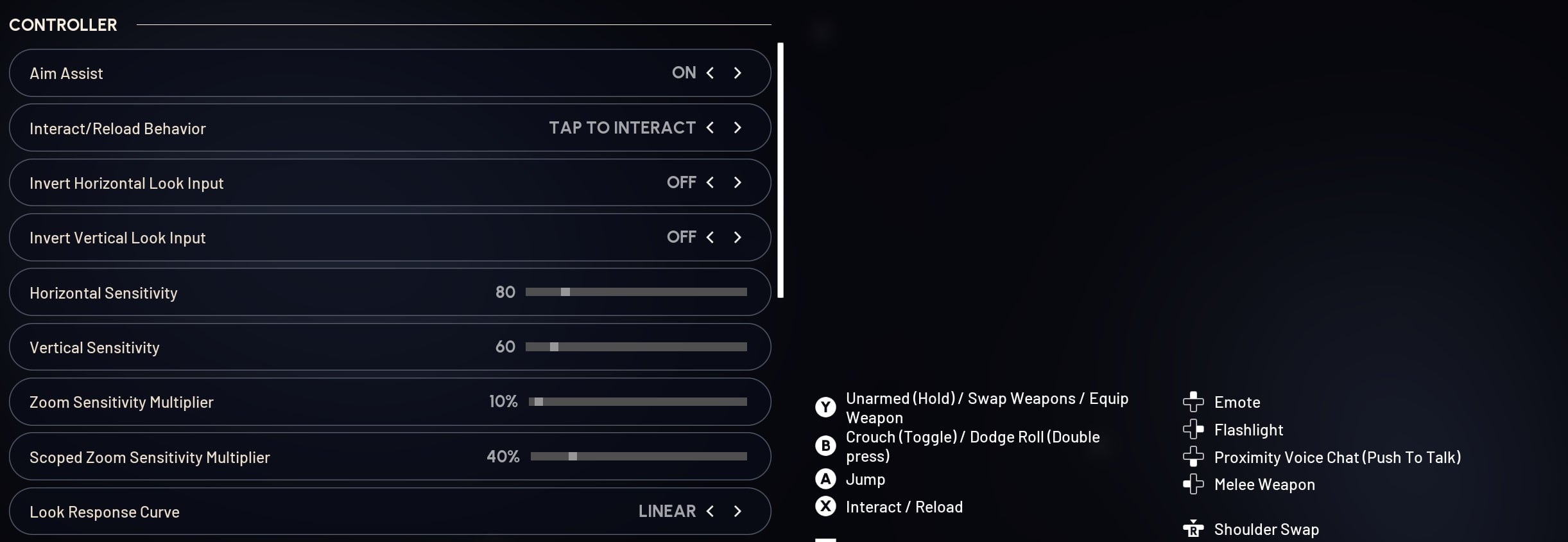
Task: Toggle Aim Assist off
Action: (x=737, y=73)
